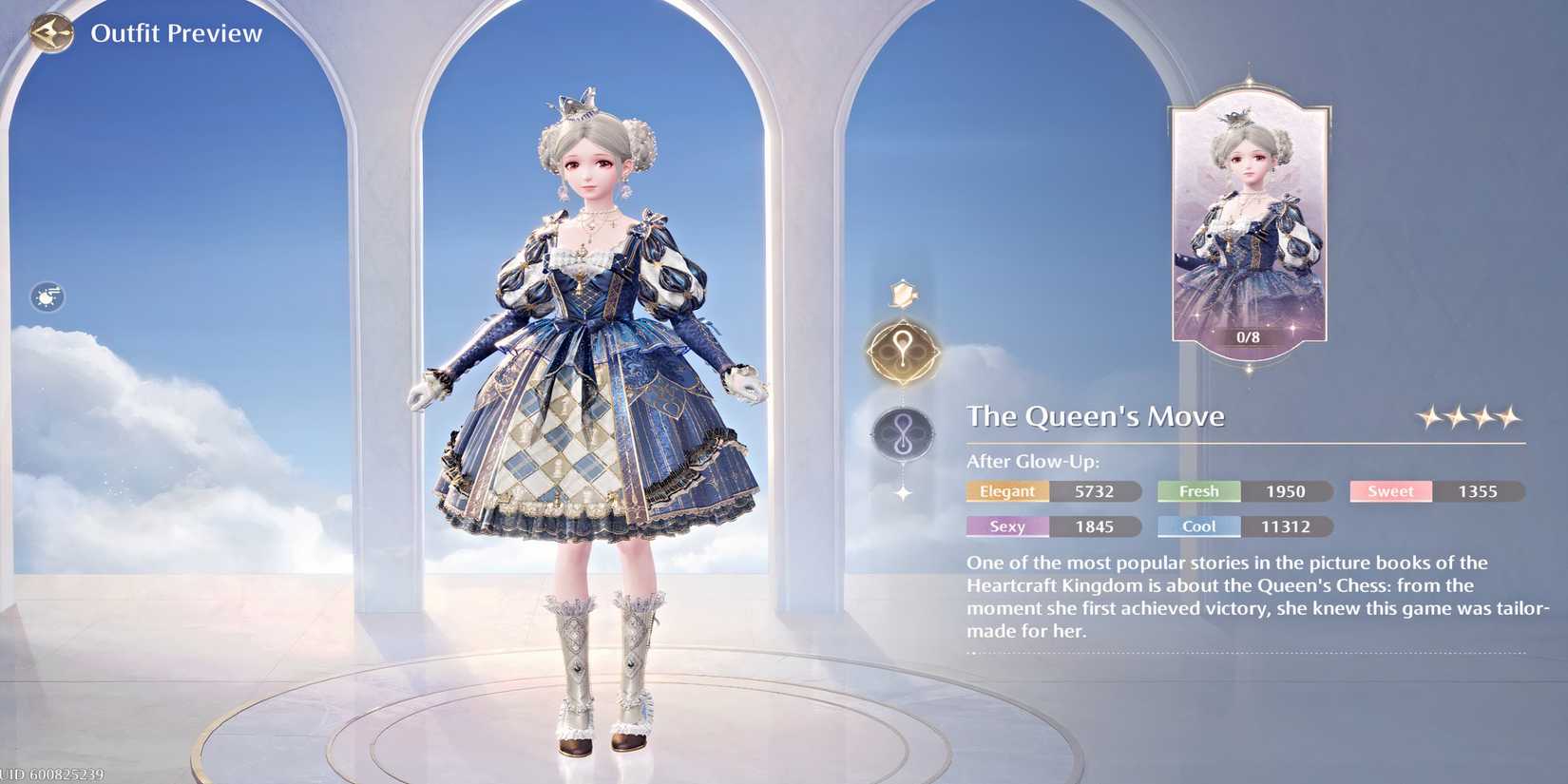The height and width of the screenshot is (784, 1568).
Task: Select the Fresh stat badge
Action: click(1197, 491)
